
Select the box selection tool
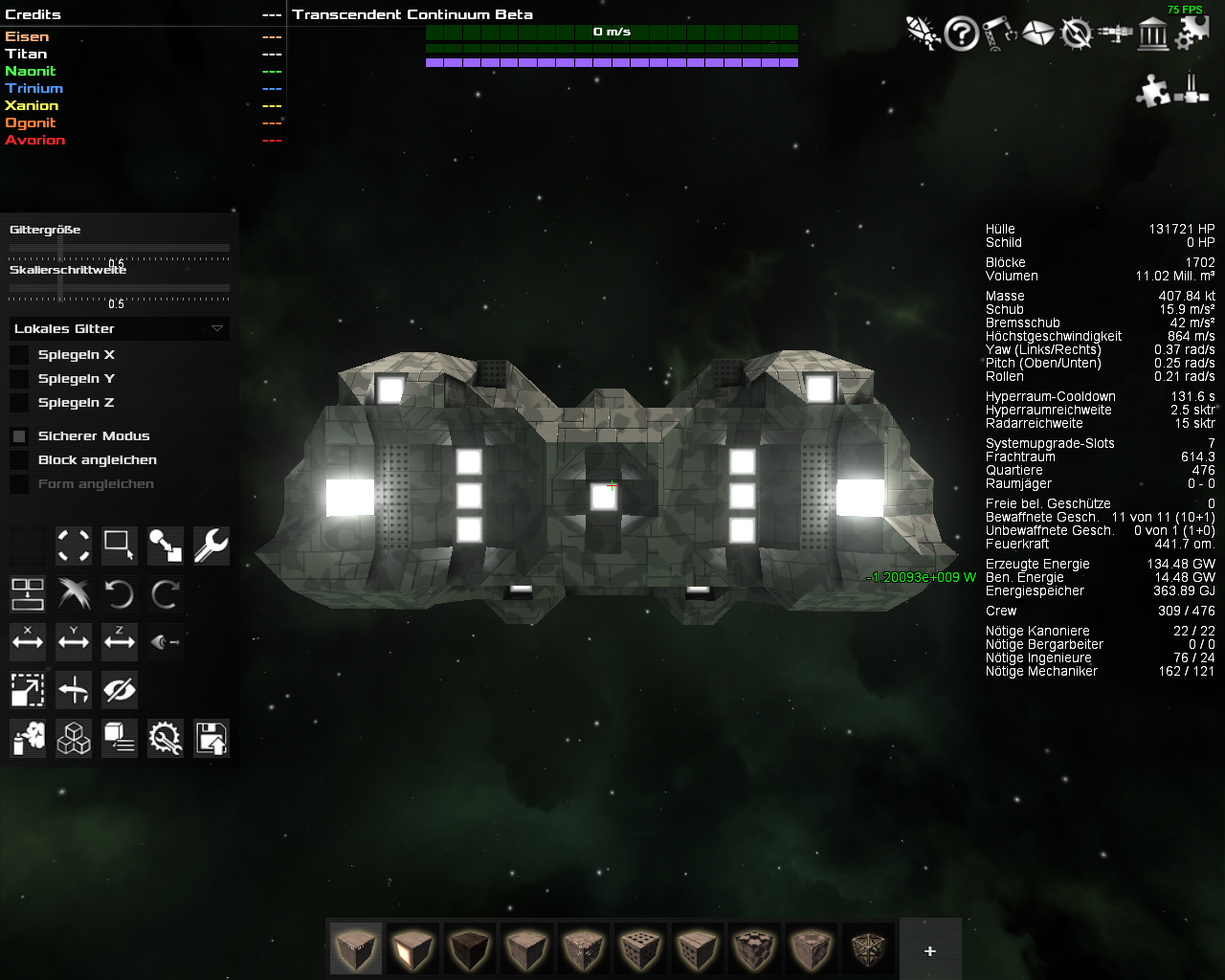coord(119,546)
